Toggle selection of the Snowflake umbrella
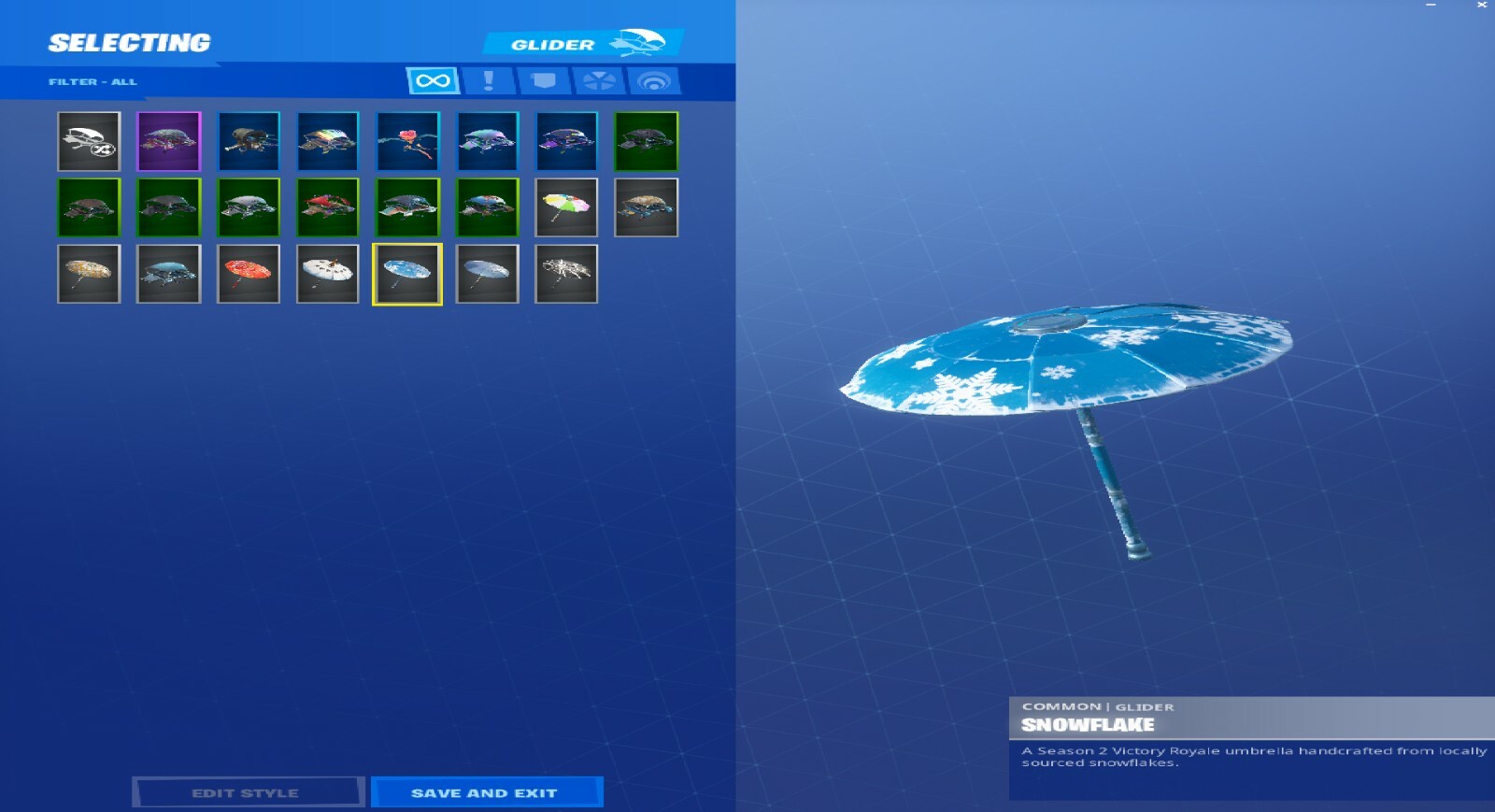The image size is (1495, 812). [408, 274]
